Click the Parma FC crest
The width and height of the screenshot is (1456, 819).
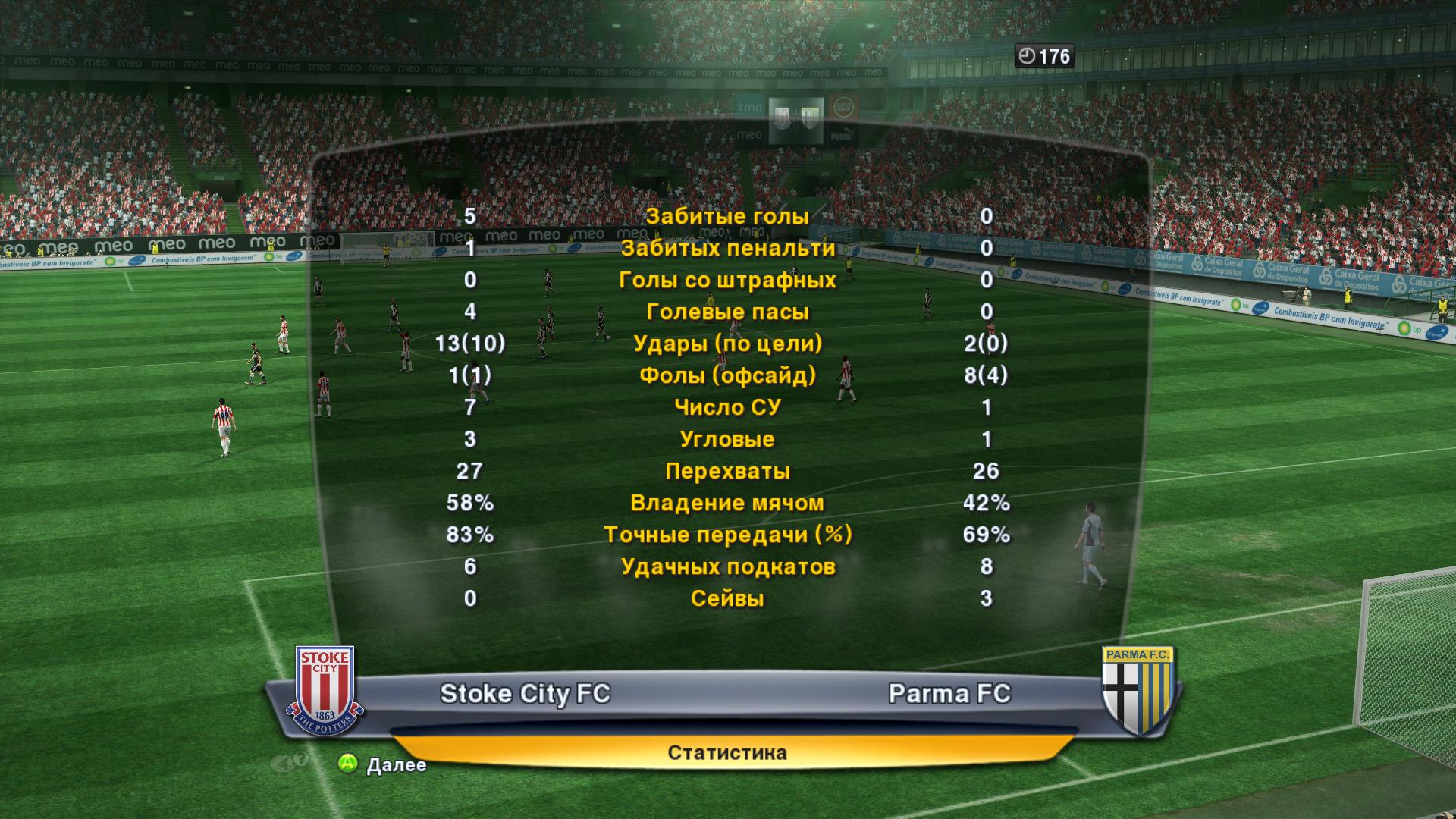pos(1137,690)
